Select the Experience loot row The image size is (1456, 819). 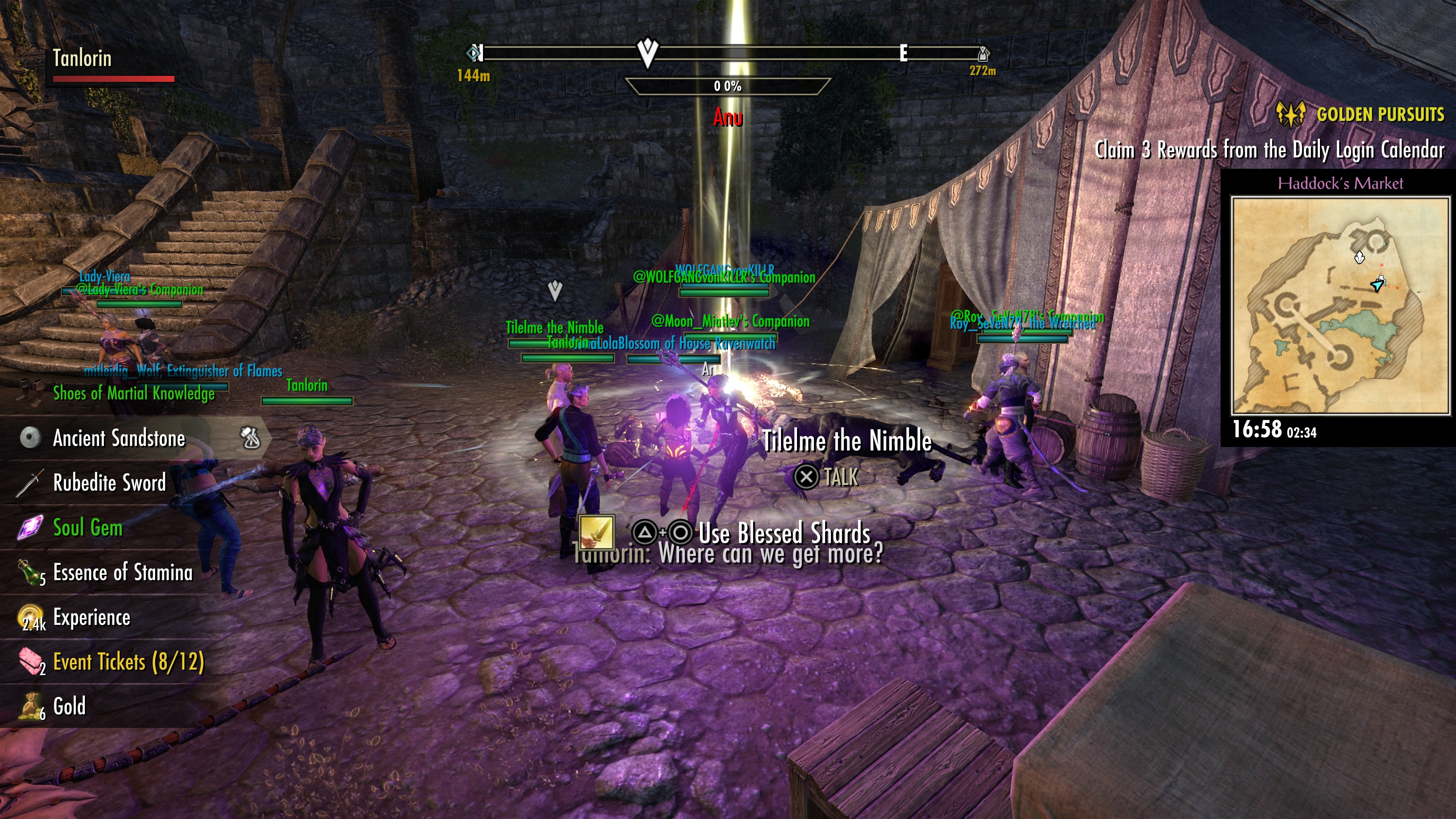pyautogui.click(x=91, y=617)
